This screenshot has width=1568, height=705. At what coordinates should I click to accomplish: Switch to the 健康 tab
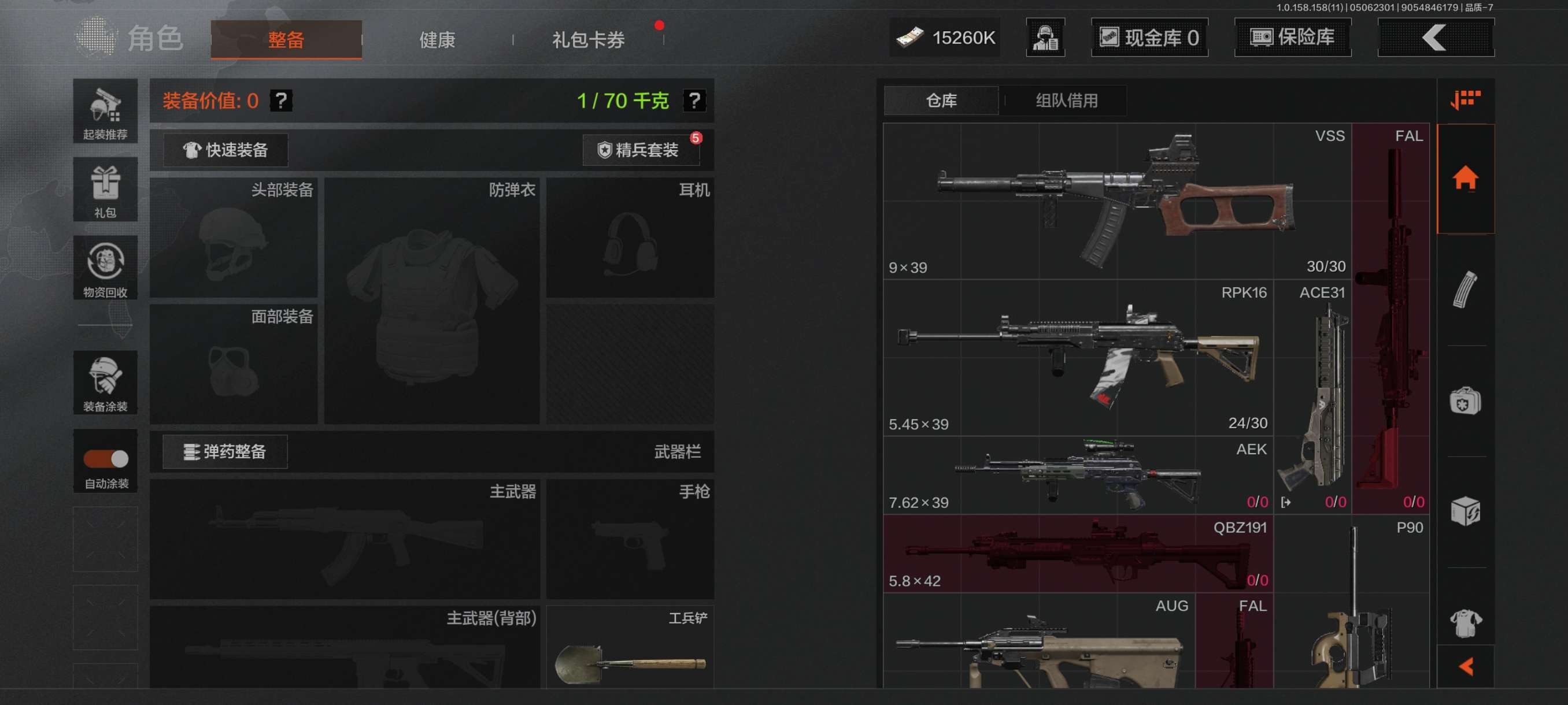[x=436, y=39]
